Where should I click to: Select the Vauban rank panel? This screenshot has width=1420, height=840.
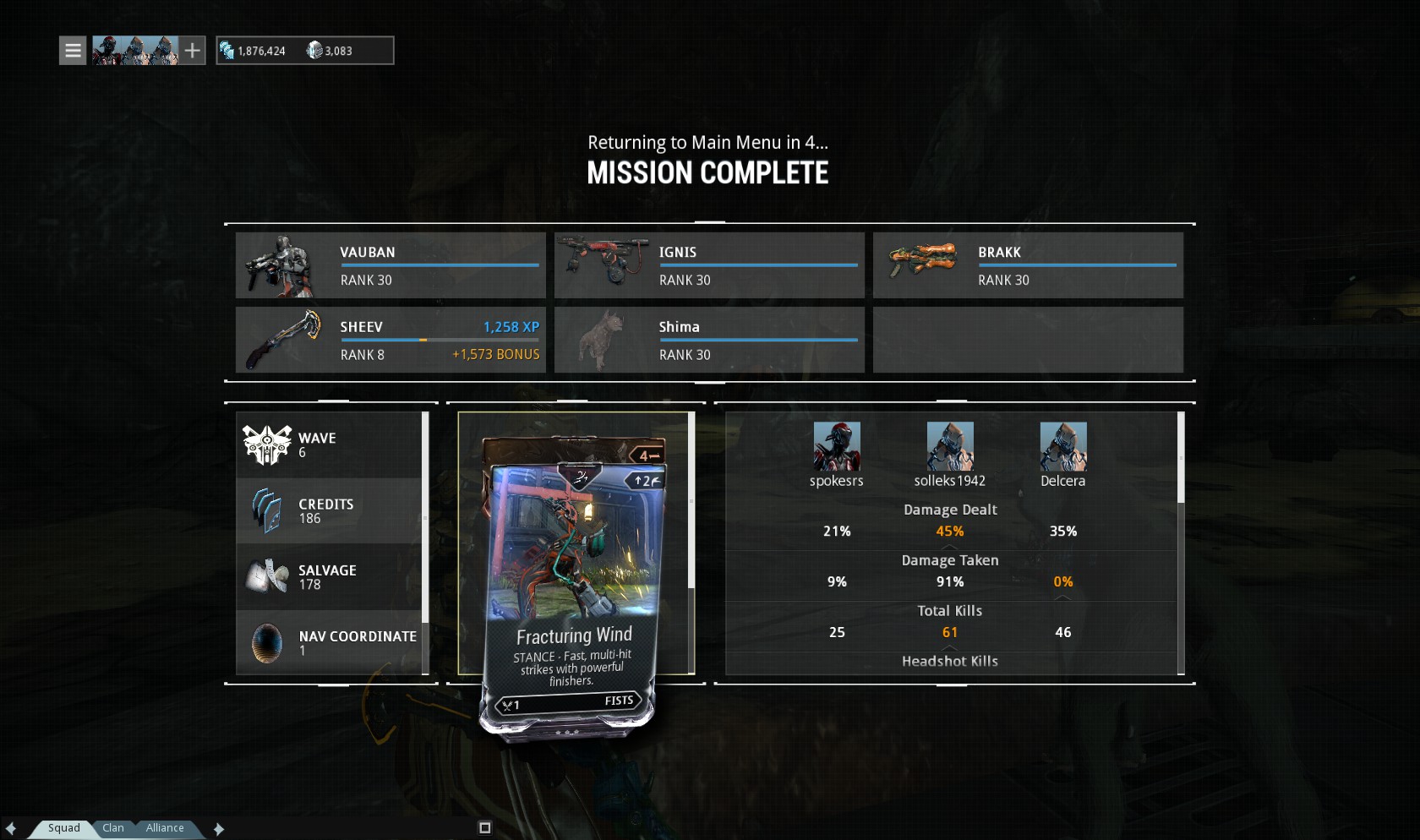click(390, 265)
